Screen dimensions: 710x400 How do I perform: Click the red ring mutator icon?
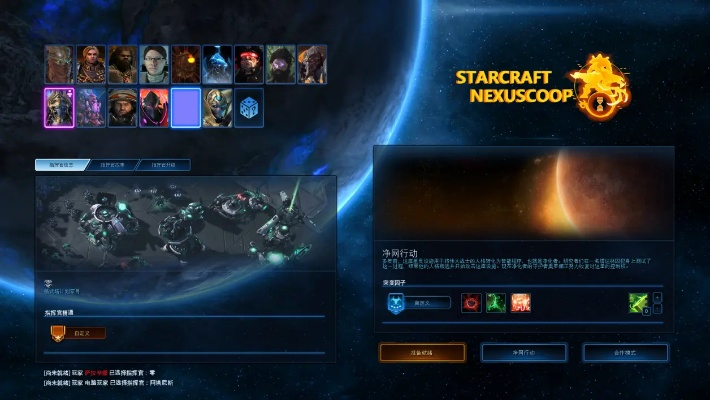(471, 302)
